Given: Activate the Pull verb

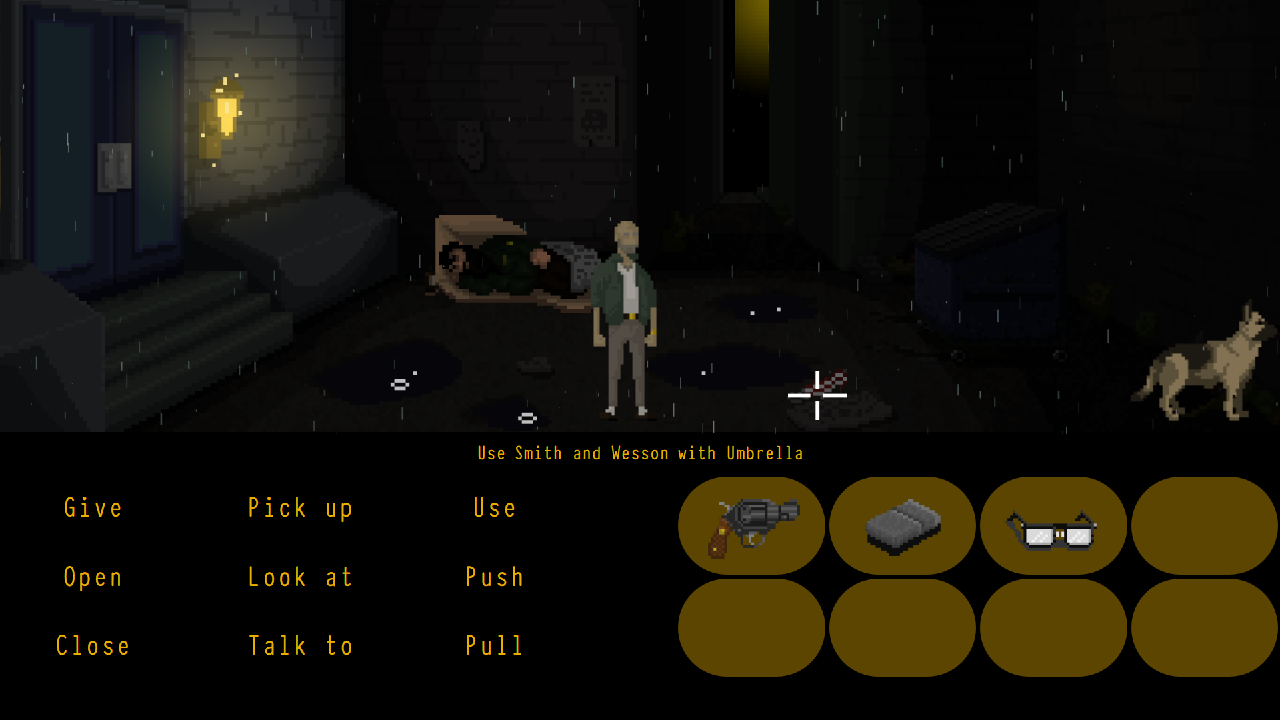Looking at the screenshot, I should pyautogui.click(x=495, y=646).
